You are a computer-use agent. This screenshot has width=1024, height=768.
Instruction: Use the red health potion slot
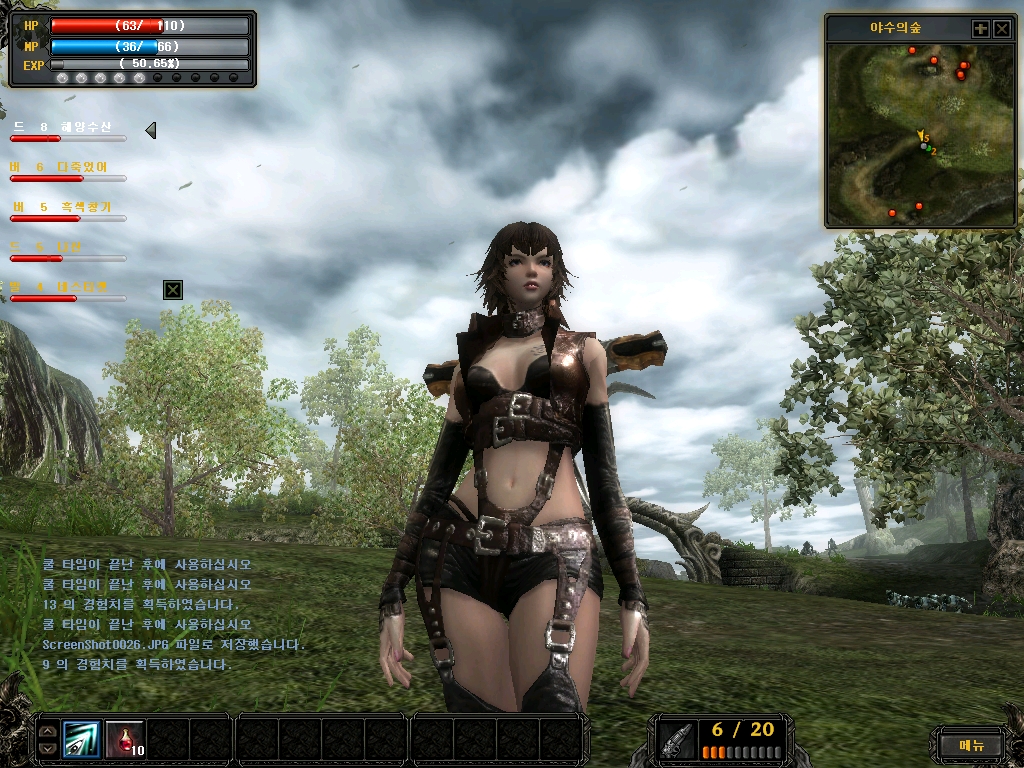click(x=124, y=739)
